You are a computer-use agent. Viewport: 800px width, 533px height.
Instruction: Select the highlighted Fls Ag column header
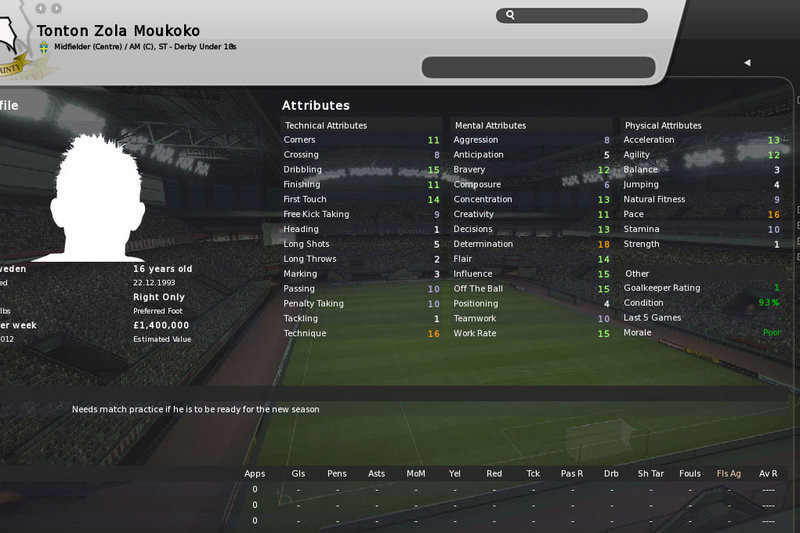(729, 473)
